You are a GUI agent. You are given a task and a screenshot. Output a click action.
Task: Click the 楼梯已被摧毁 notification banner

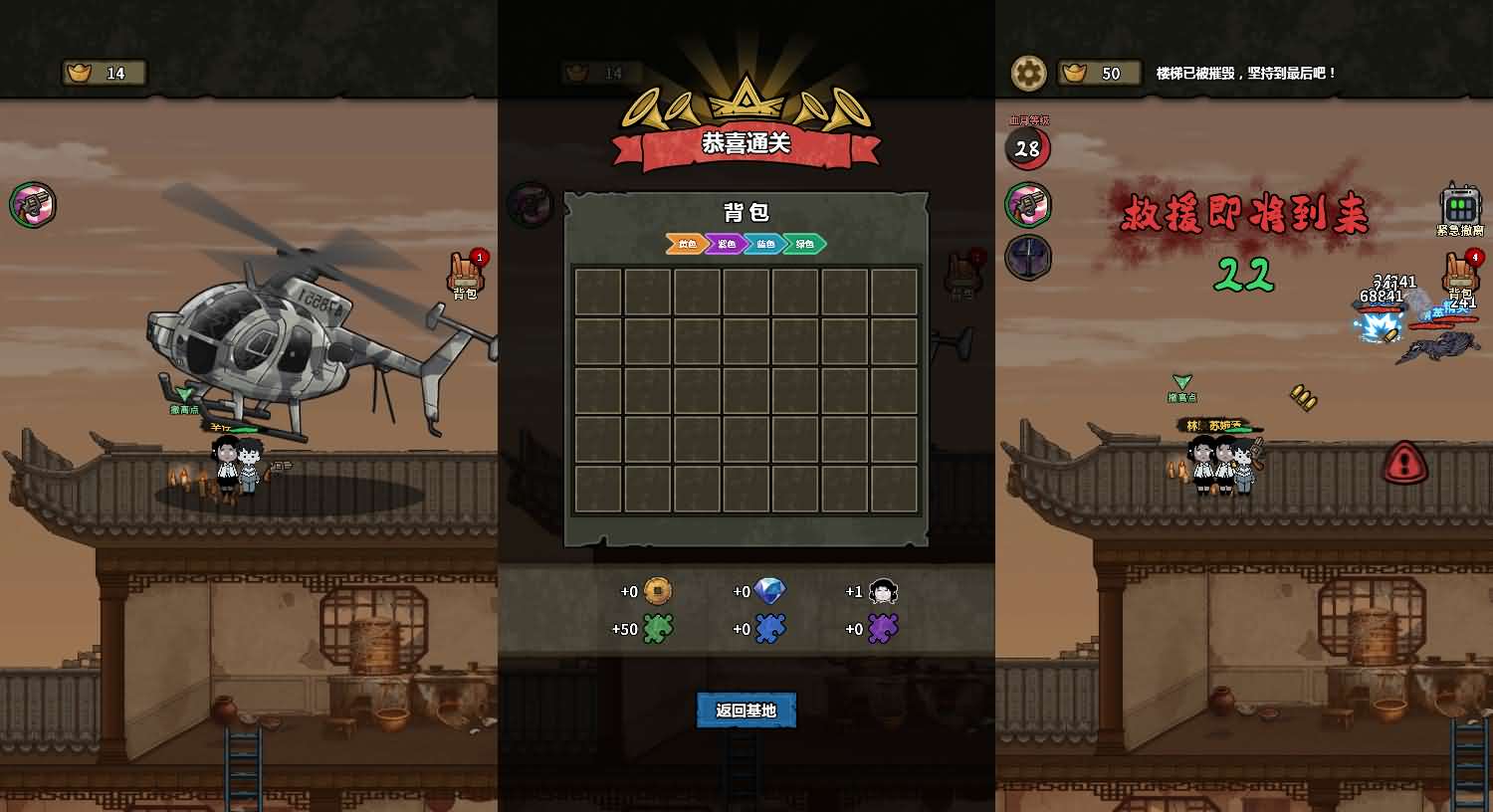(1244, 73)
